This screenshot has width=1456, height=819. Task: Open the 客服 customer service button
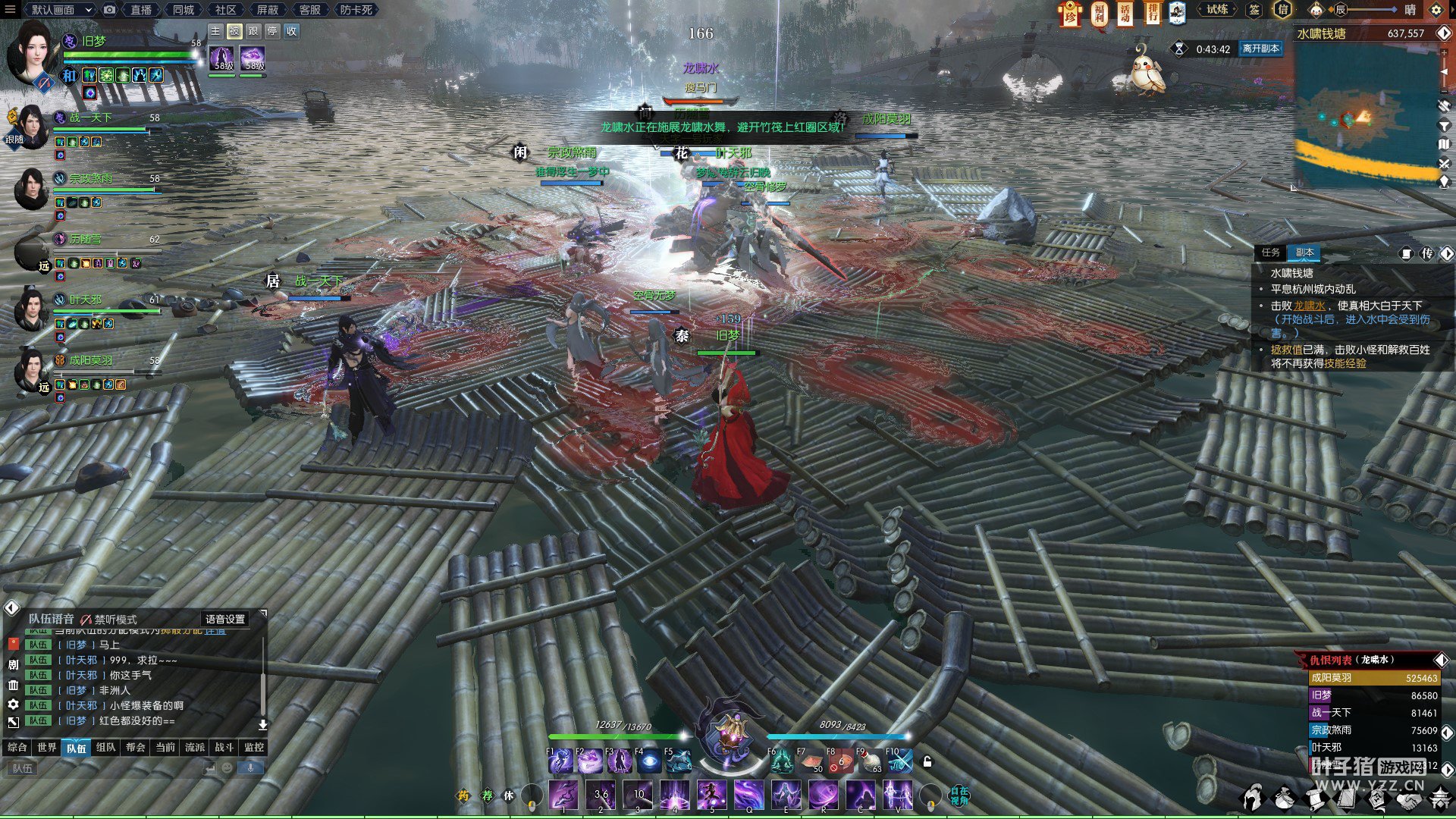(309, 10)
